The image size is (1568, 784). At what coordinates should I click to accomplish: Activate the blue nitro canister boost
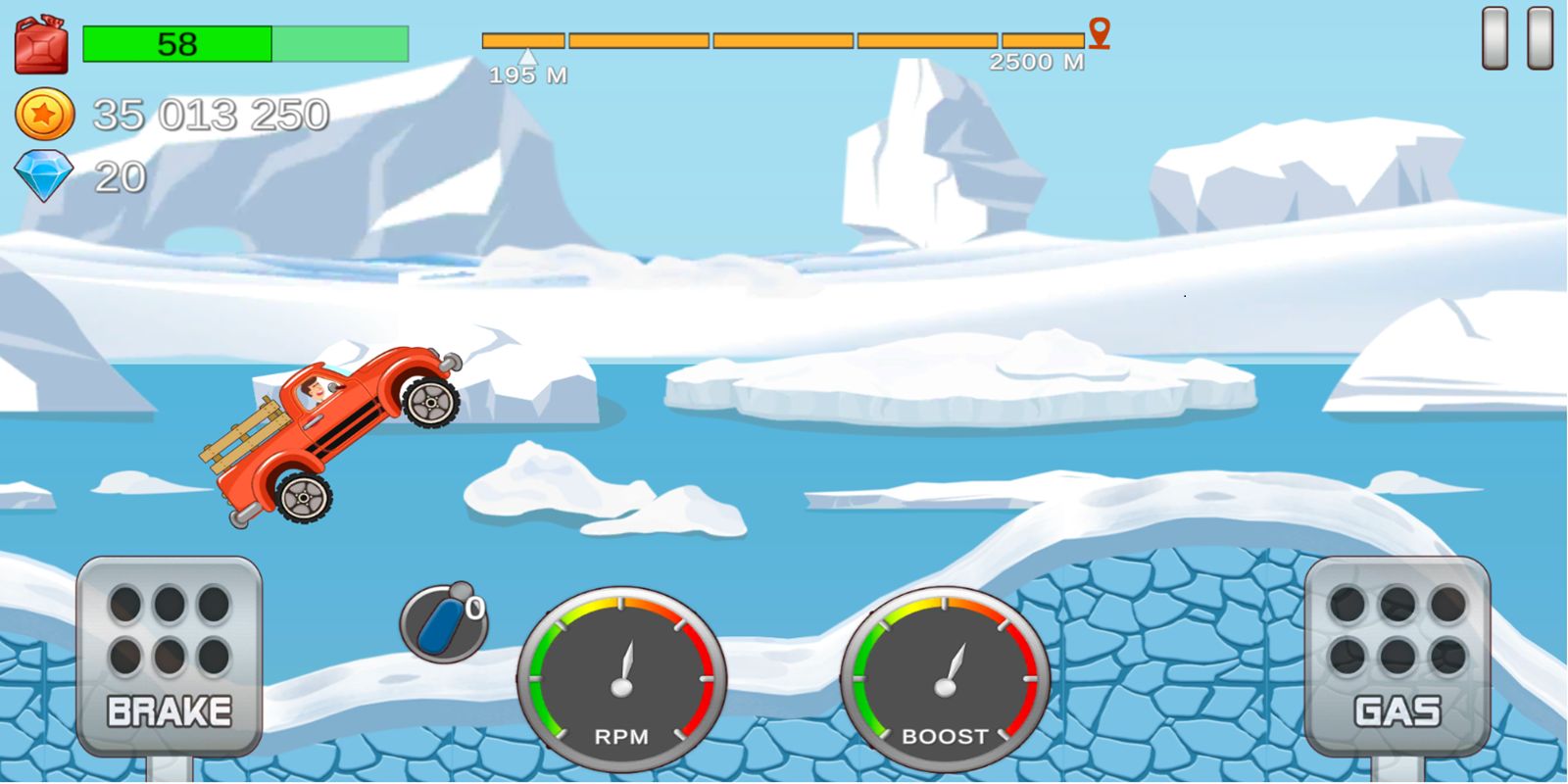(x=443, y=623)
